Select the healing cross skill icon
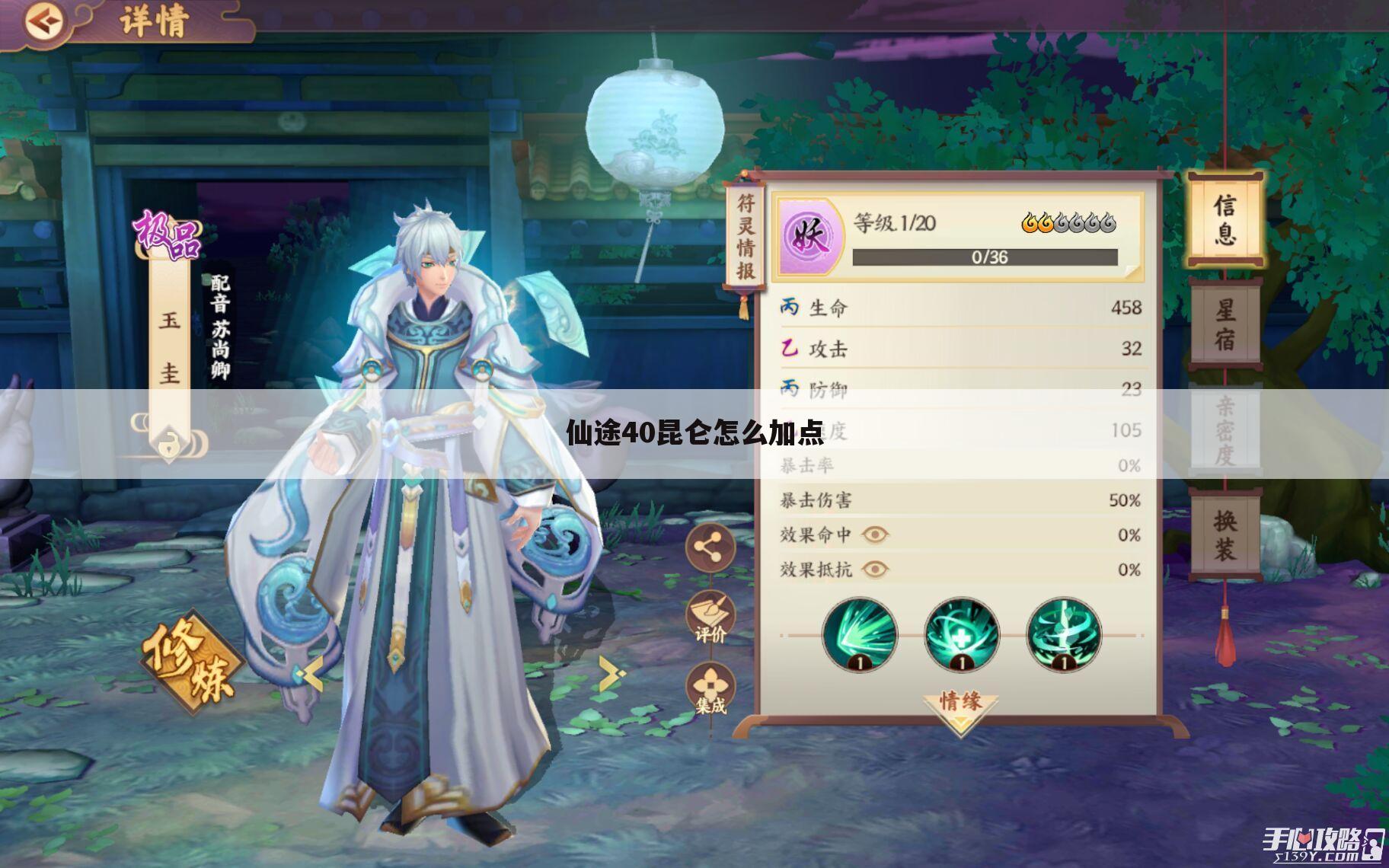 (x=961, y=635)
